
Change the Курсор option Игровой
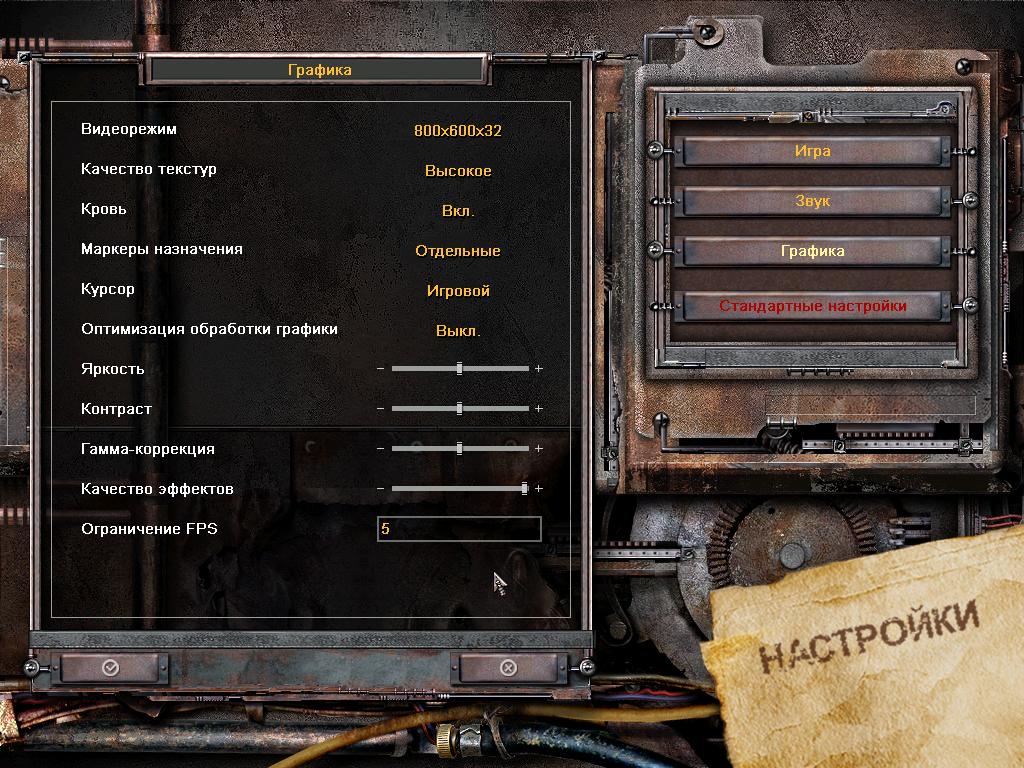coord(458,291)
